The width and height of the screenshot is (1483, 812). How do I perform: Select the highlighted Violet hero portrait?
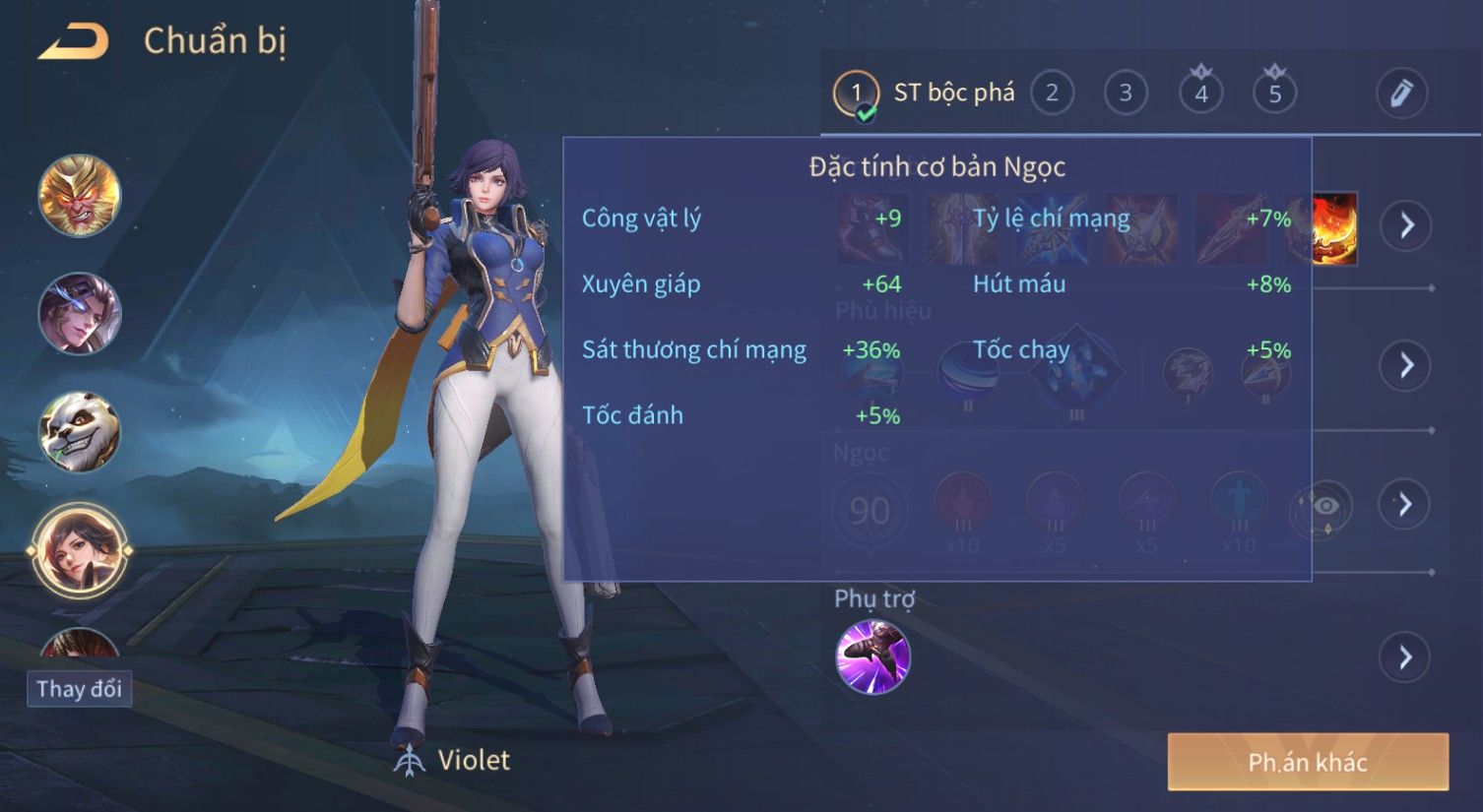[x=80, y=550]
